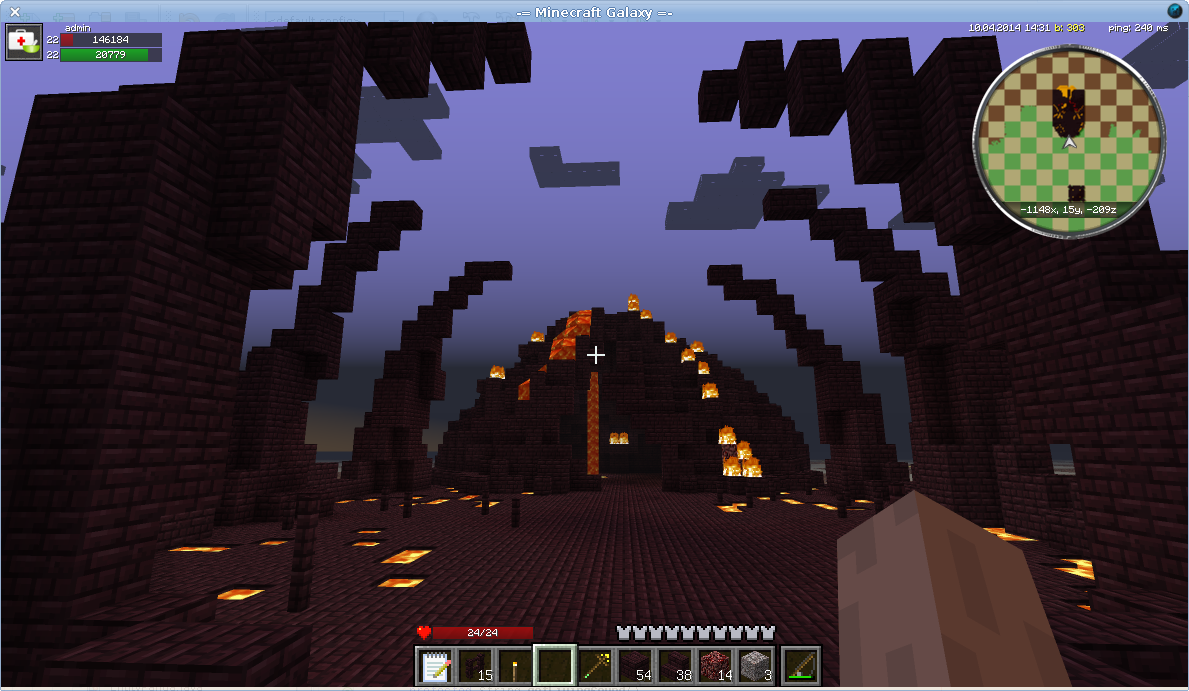Select the golden trident staff slot

pyautogui.click(x=595, y=665)
